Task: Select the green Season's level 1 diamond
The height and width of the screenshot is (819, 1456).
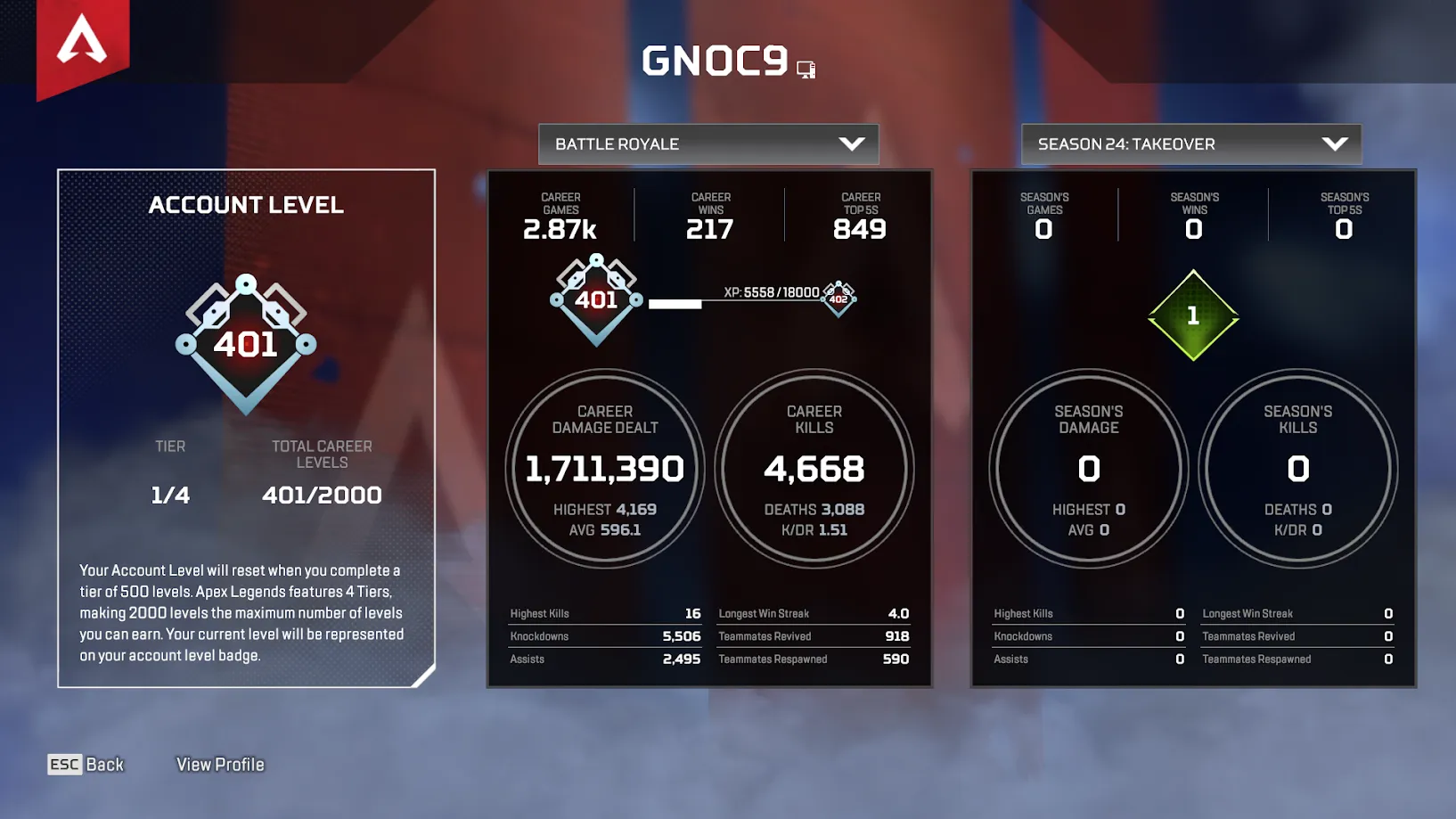Action: click(x=1193, y=316)
